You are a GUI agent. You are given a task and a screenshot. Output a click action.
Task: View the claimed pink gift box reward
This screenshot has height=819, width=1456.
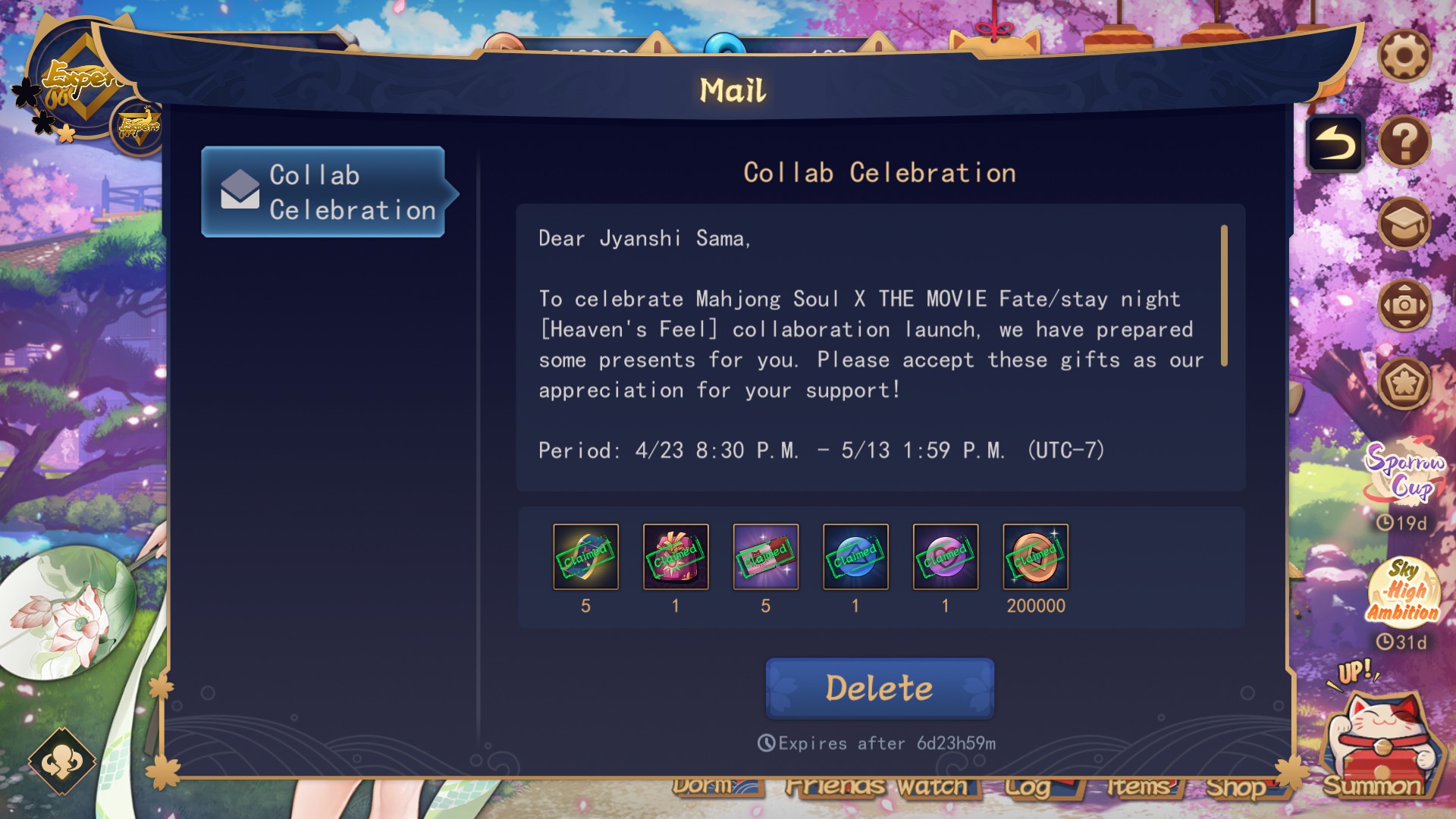point(676,557)
